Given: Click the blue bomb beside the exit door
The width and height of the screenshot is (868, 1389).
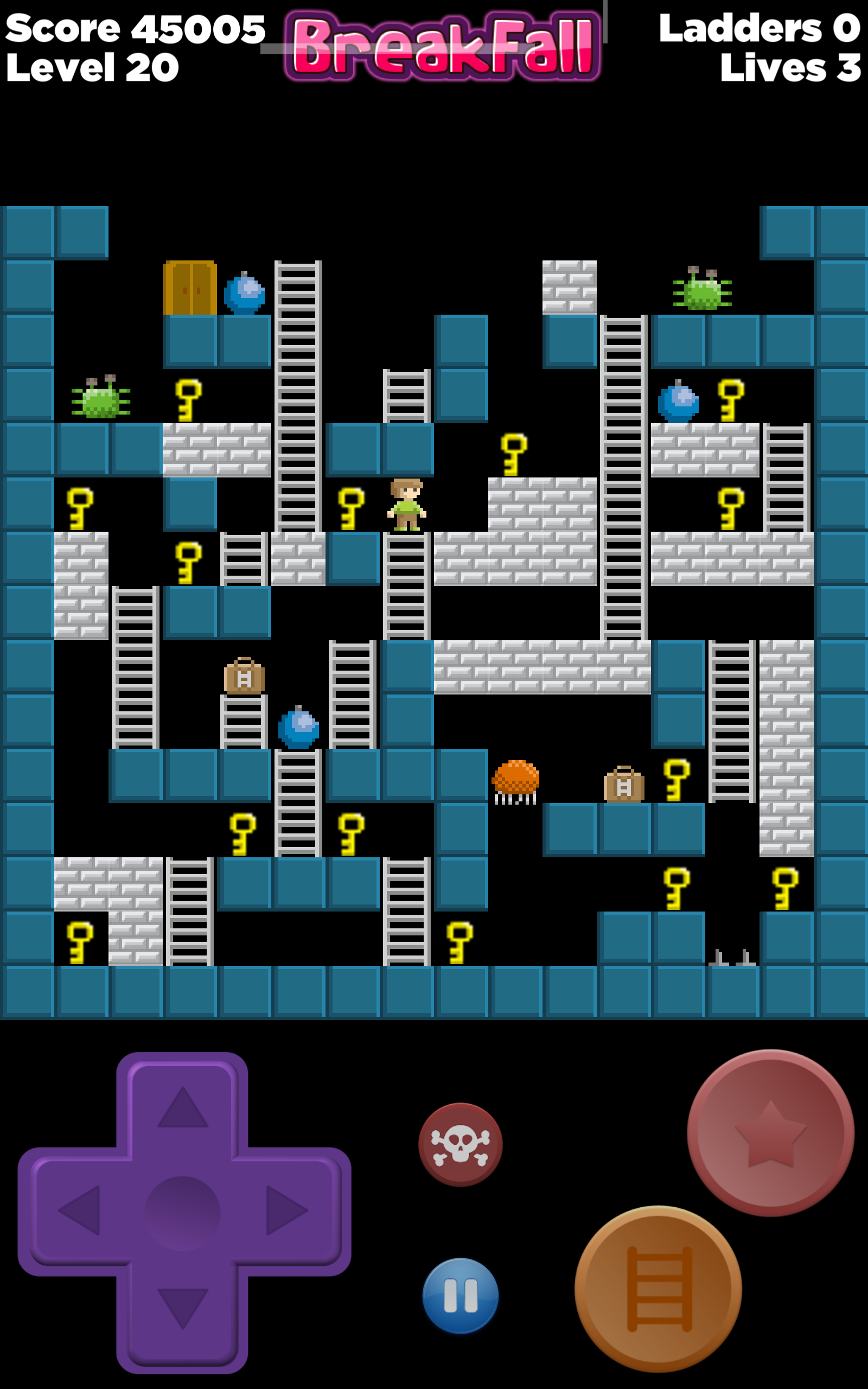Looking at the screenshot, I should point(244,295).
